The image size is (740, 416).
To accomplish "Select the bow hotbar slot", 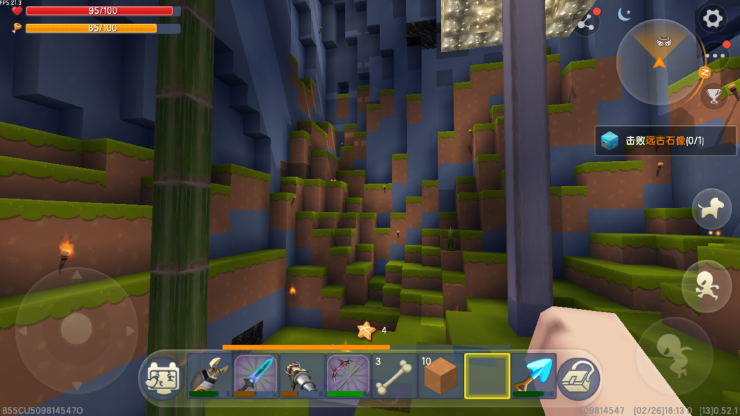I will [347, 376].
